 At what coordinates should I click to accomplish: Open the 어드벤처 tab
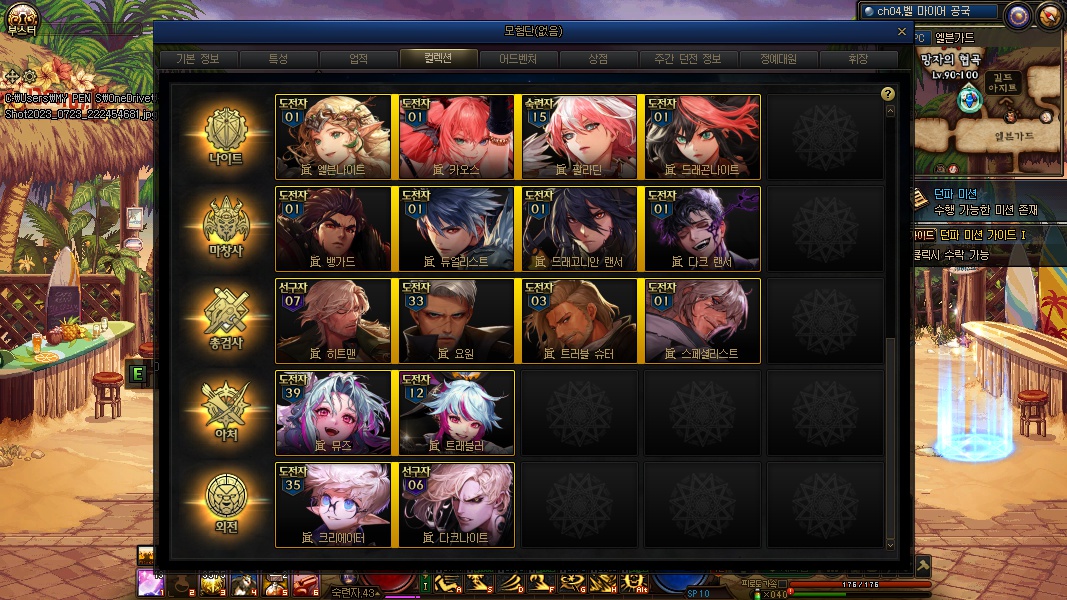518,59
